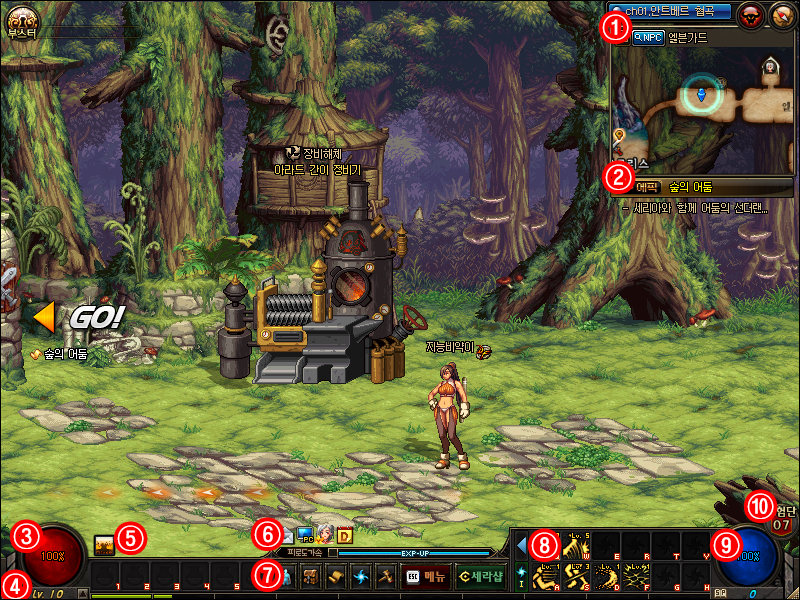Click the NPC search button on minimap
The width and height of the screenshot is (800, 600).
(x=648, y=37)
